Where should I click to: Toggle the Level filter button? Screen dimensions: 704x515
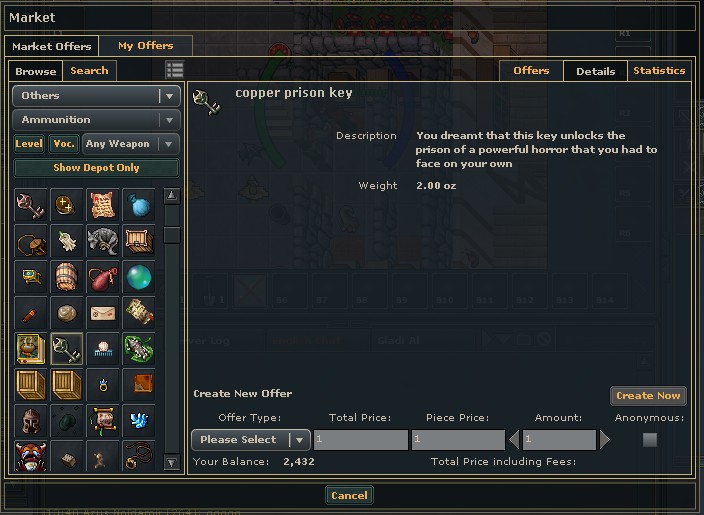[29, 144]
